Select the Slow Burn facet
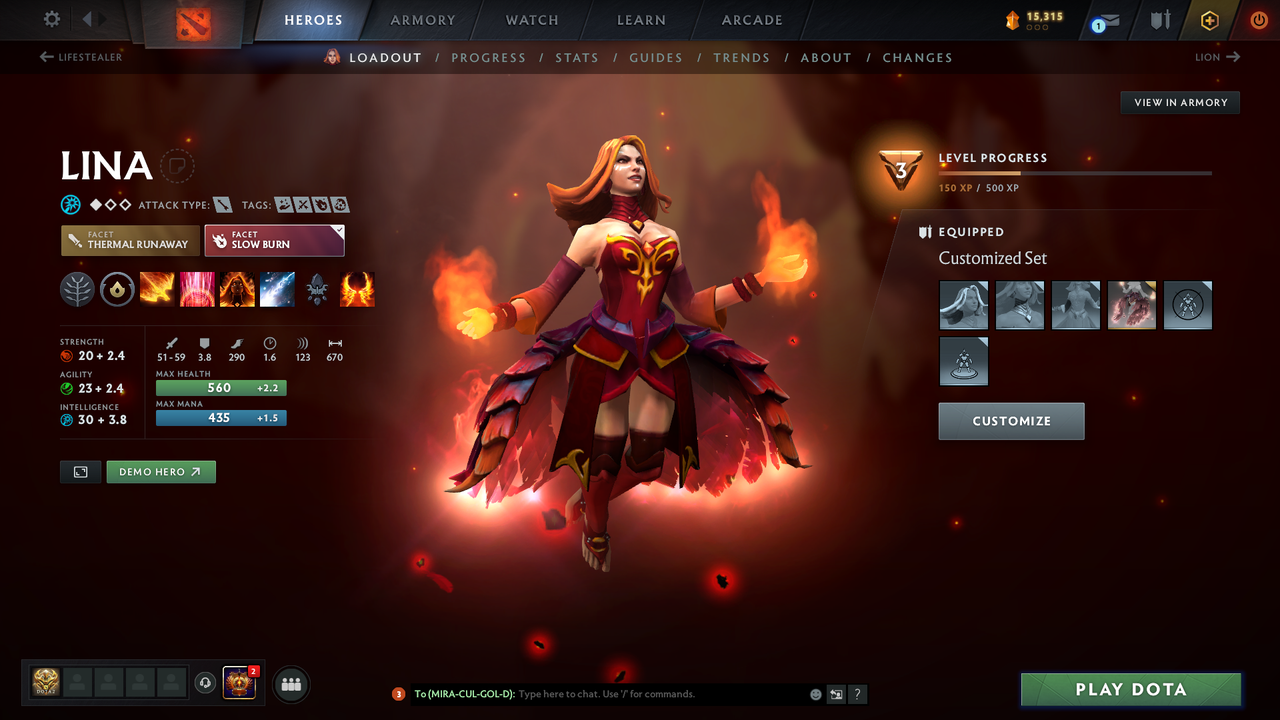 point(274,240)
